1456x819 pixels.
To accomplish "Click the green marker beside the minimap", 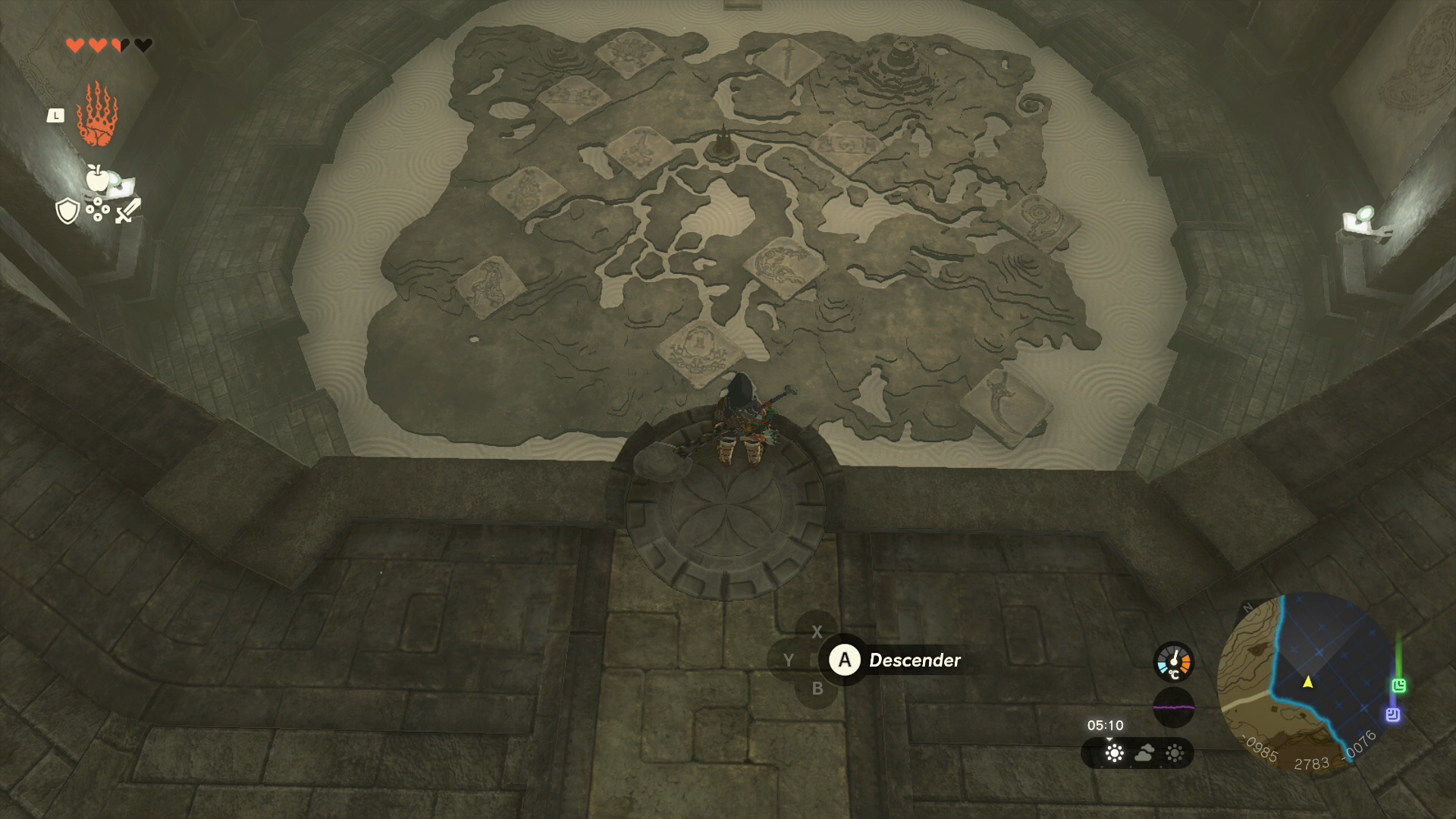I will coord(1398,686).
